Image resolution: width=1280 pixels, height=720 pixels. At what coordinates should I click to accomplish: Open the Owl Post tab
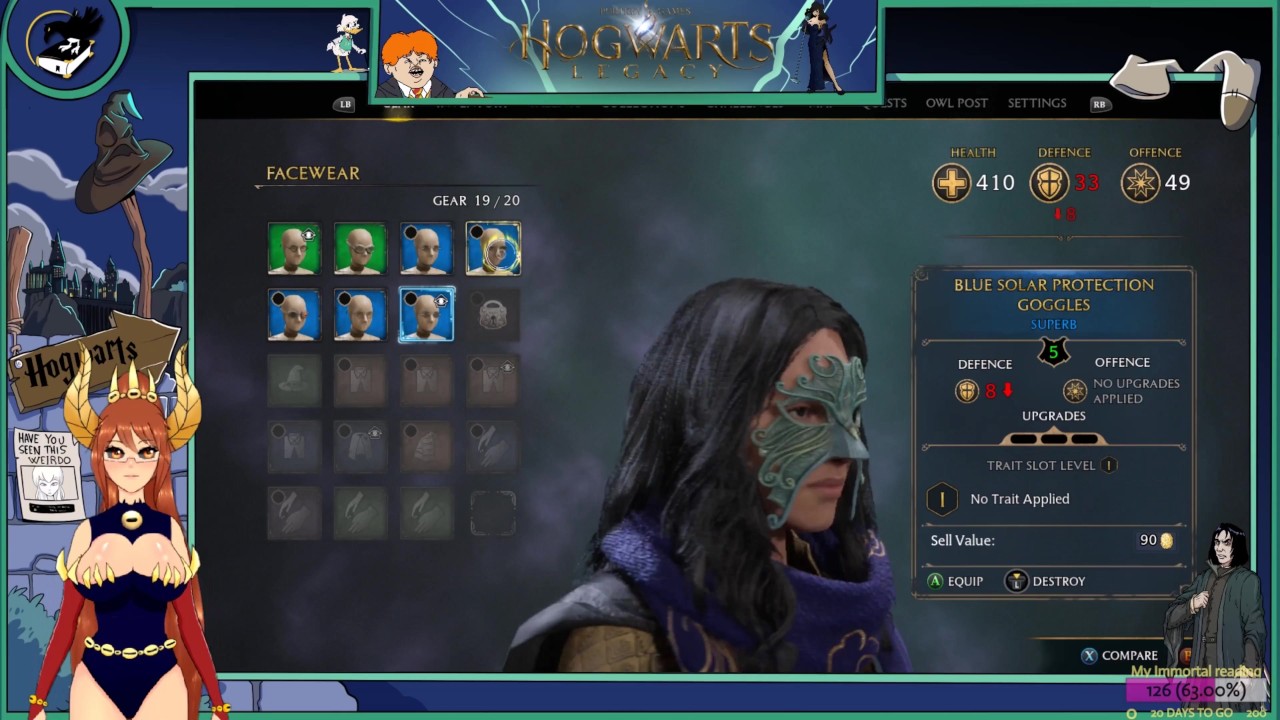click(x=956, y=103)
